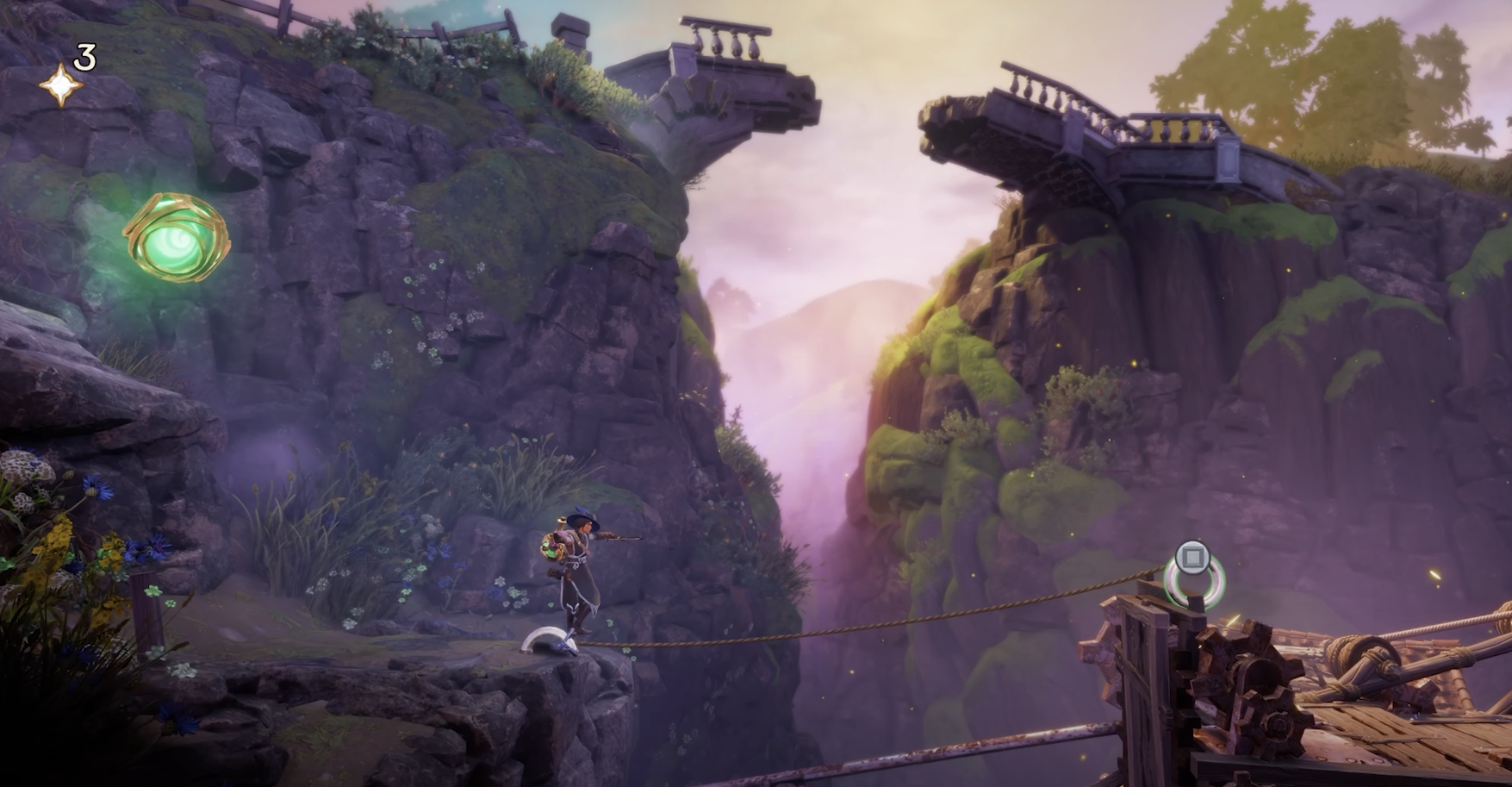Click the golden star experience icon
1512x787 pixels.
coord(61,85)
